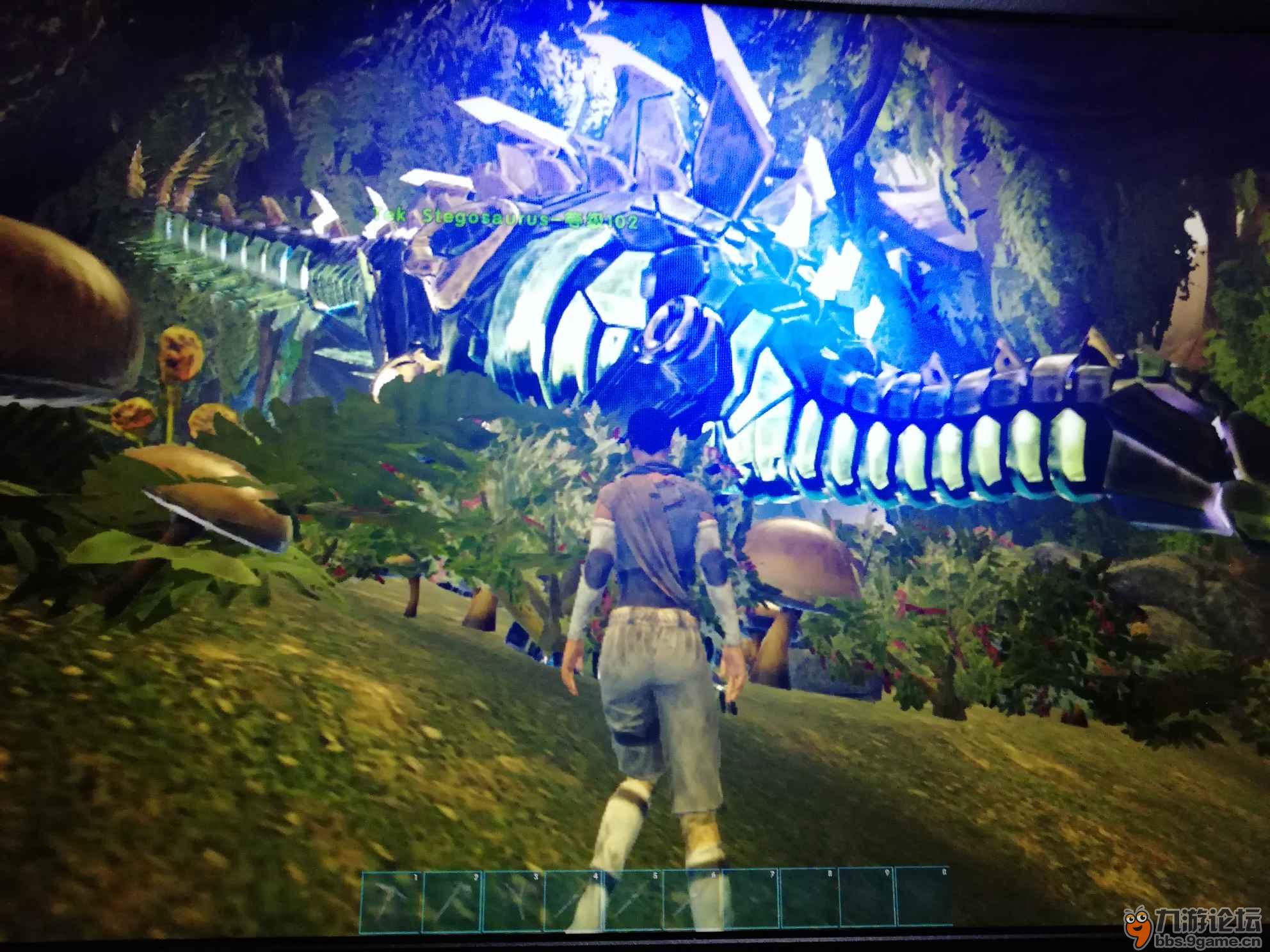
Task: Choose the slingshot in hotbar slot 3
Action: tap(512, 896)
